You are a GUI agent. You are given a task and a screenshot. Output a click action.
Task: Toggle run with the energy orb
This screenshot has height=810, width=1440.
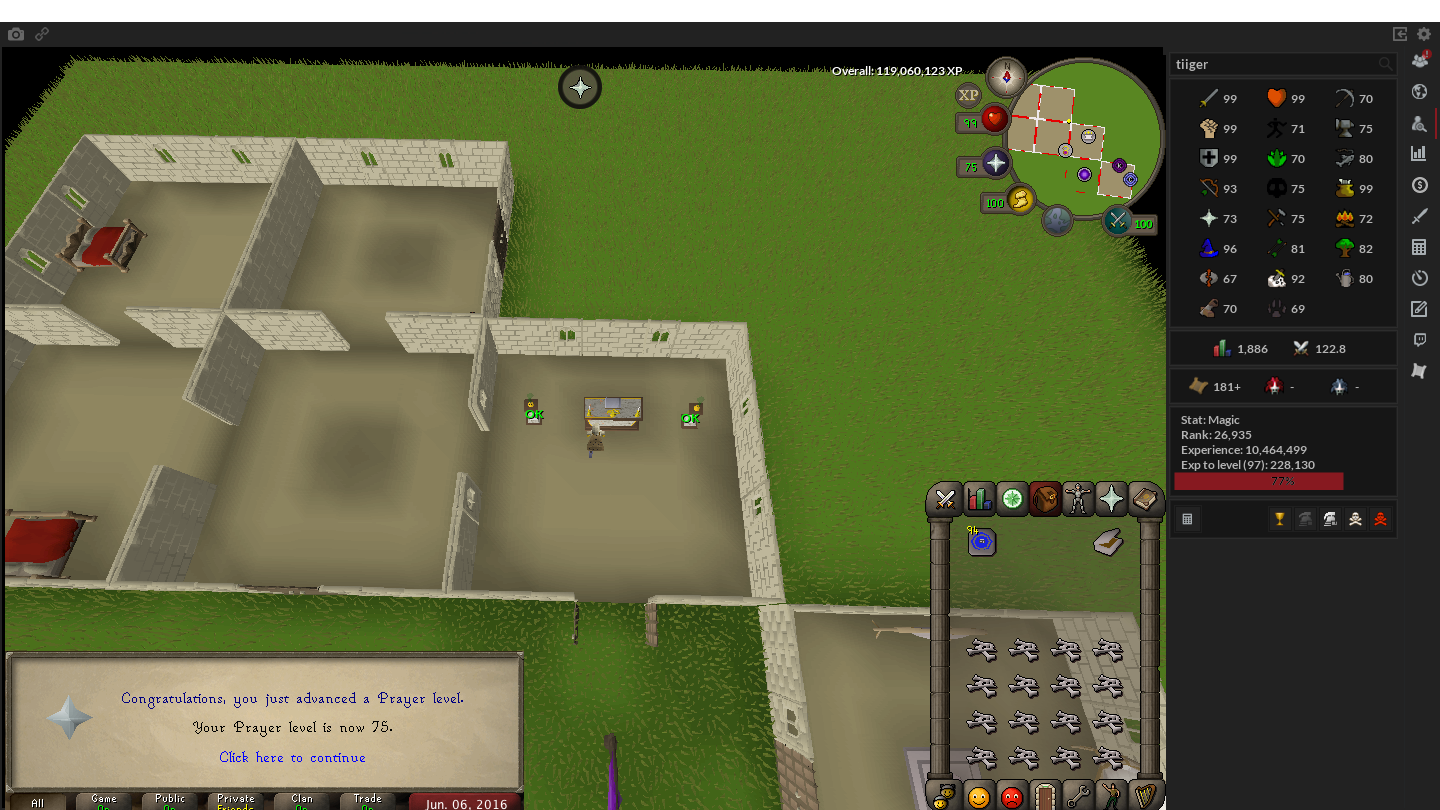pos(1019,200)
